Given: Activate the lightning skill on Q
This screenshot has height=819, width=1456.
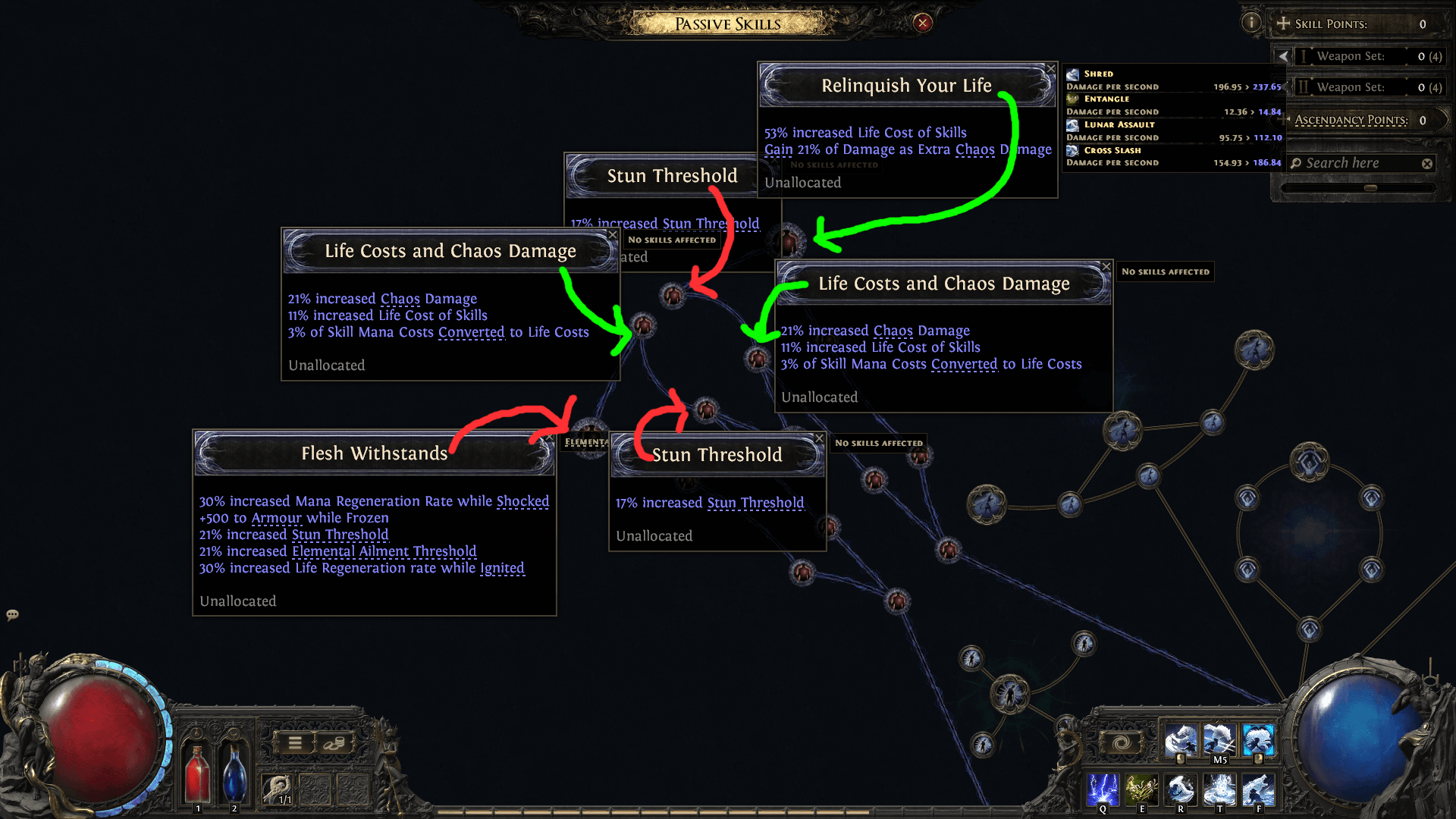Looking at the screenshot, I should 1103,789.
